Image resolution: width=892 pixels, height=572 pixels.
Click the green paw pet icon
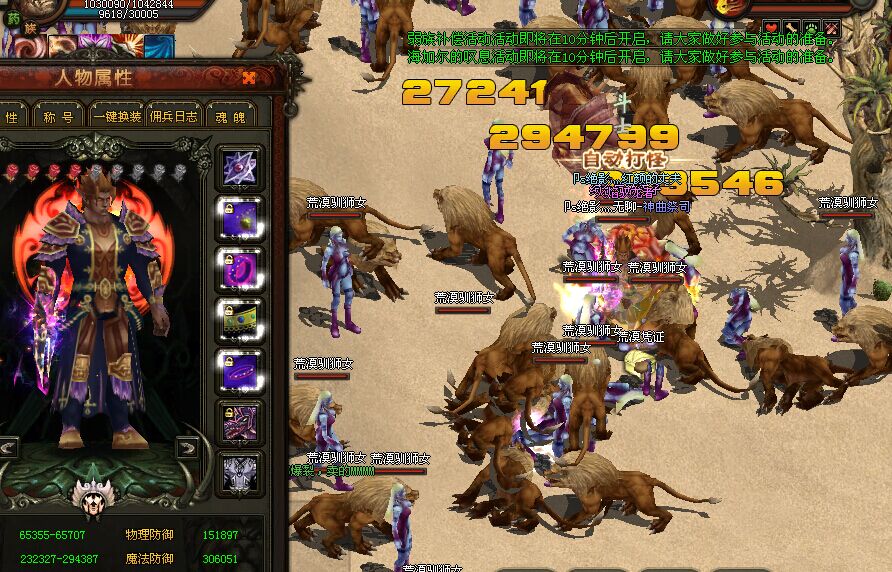point(811,28)
